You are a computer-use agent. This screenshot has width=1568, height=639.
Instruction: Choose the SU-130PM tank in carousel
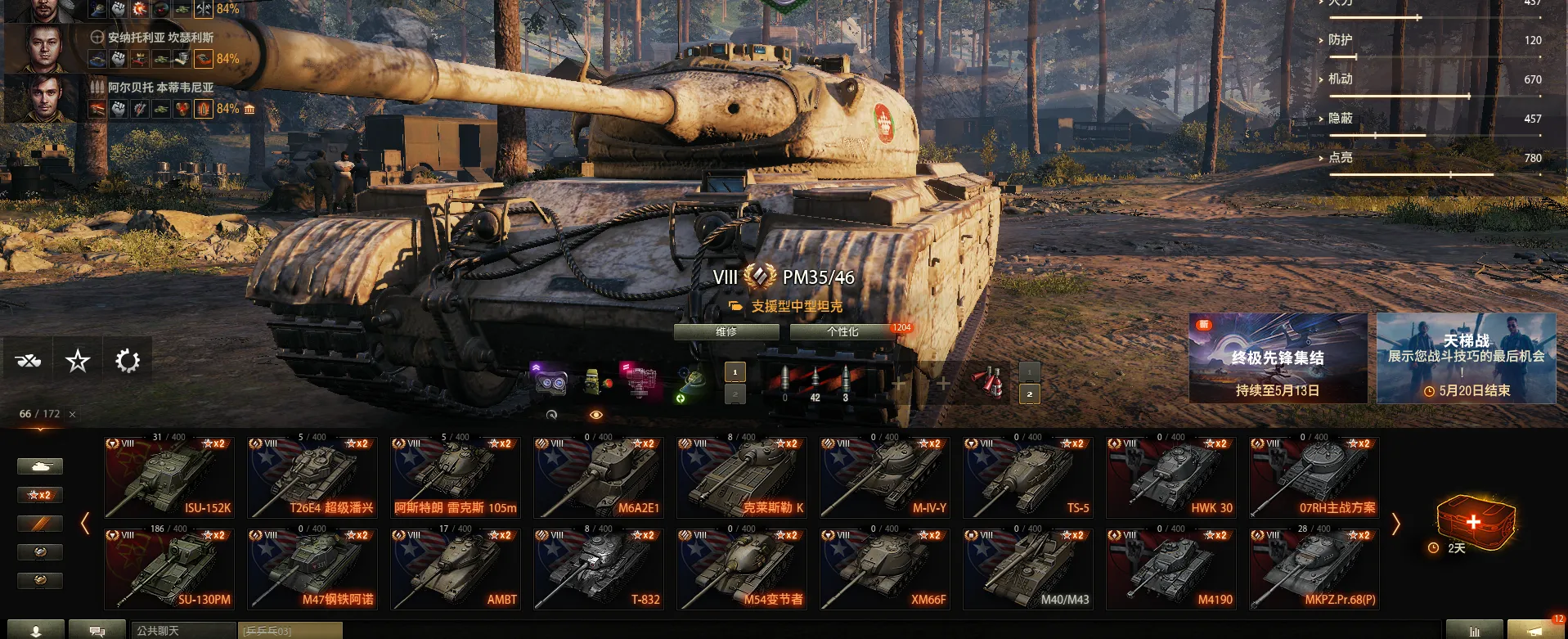point(169,569)
